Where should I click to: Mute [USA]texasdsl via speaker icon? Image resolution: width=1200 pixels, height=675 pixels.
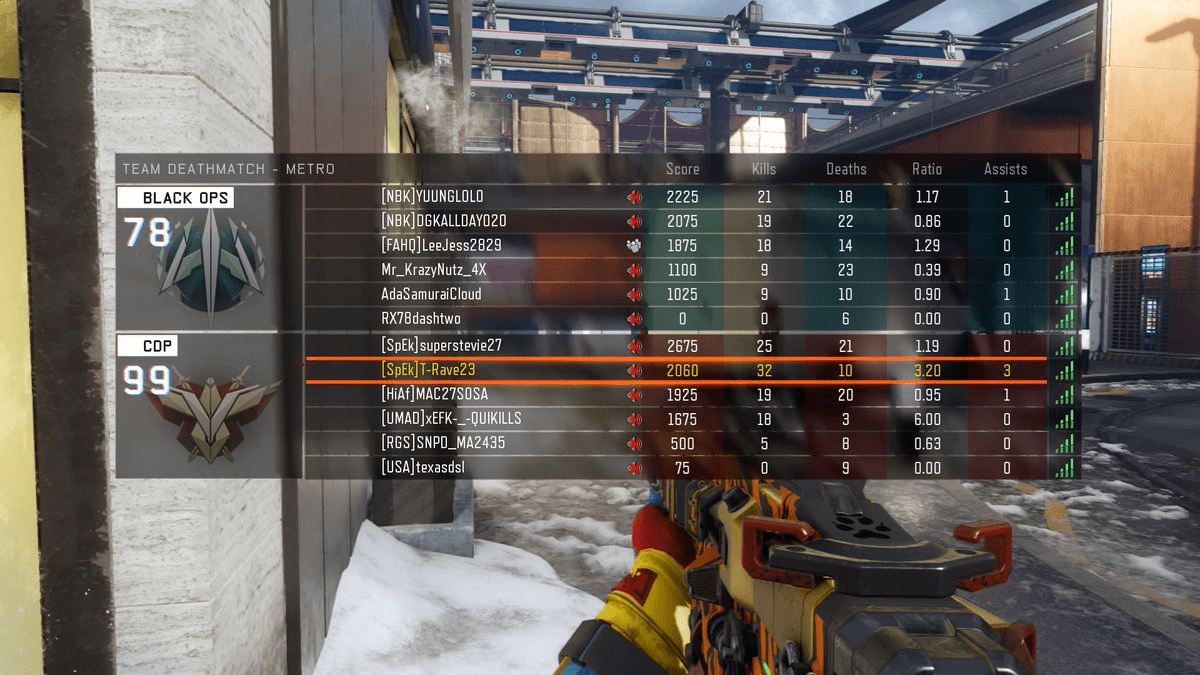[x=634, y=467]
